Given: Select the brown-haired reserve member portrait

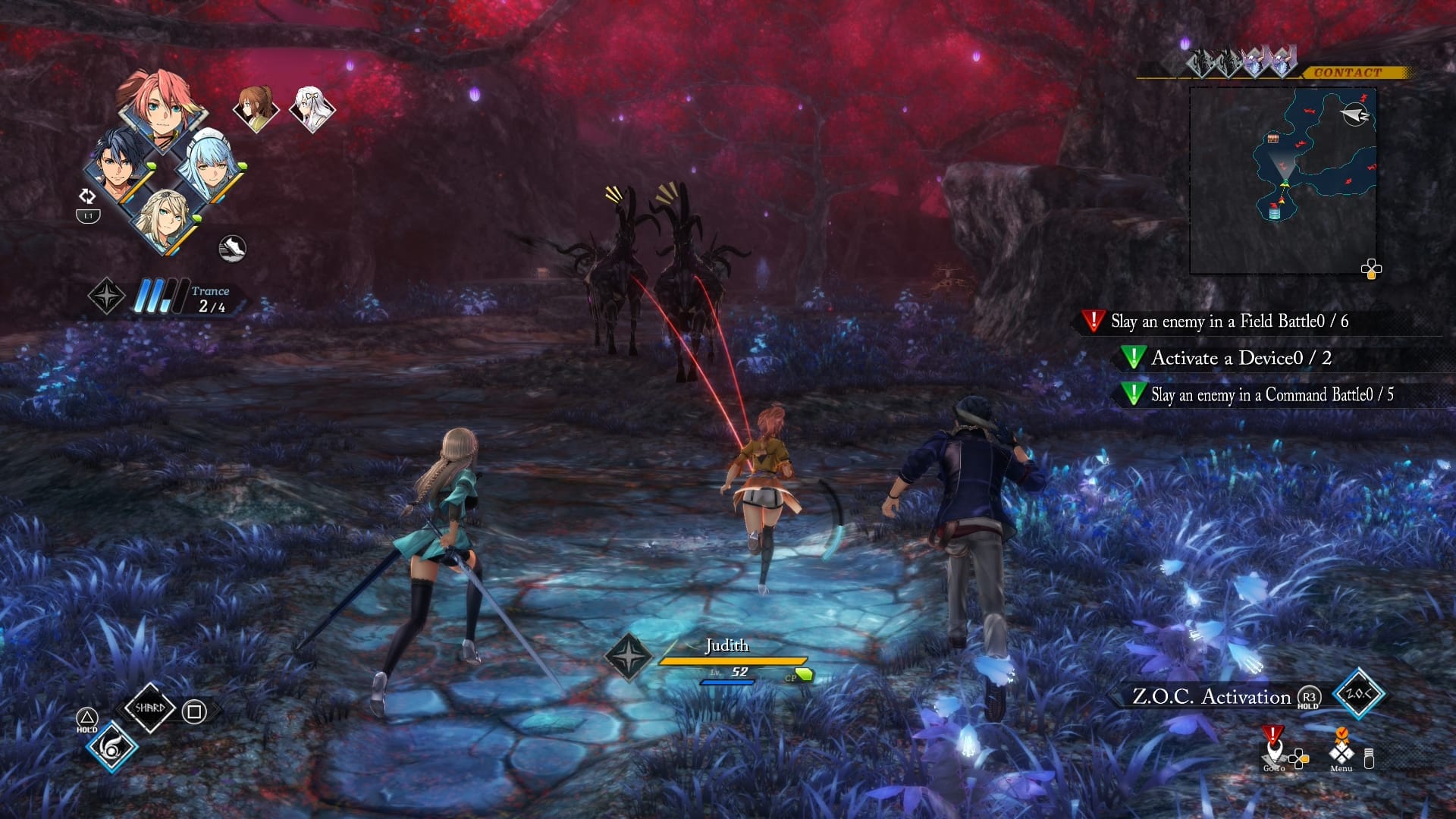Looking at the screenshot, I should pos(255,108).
